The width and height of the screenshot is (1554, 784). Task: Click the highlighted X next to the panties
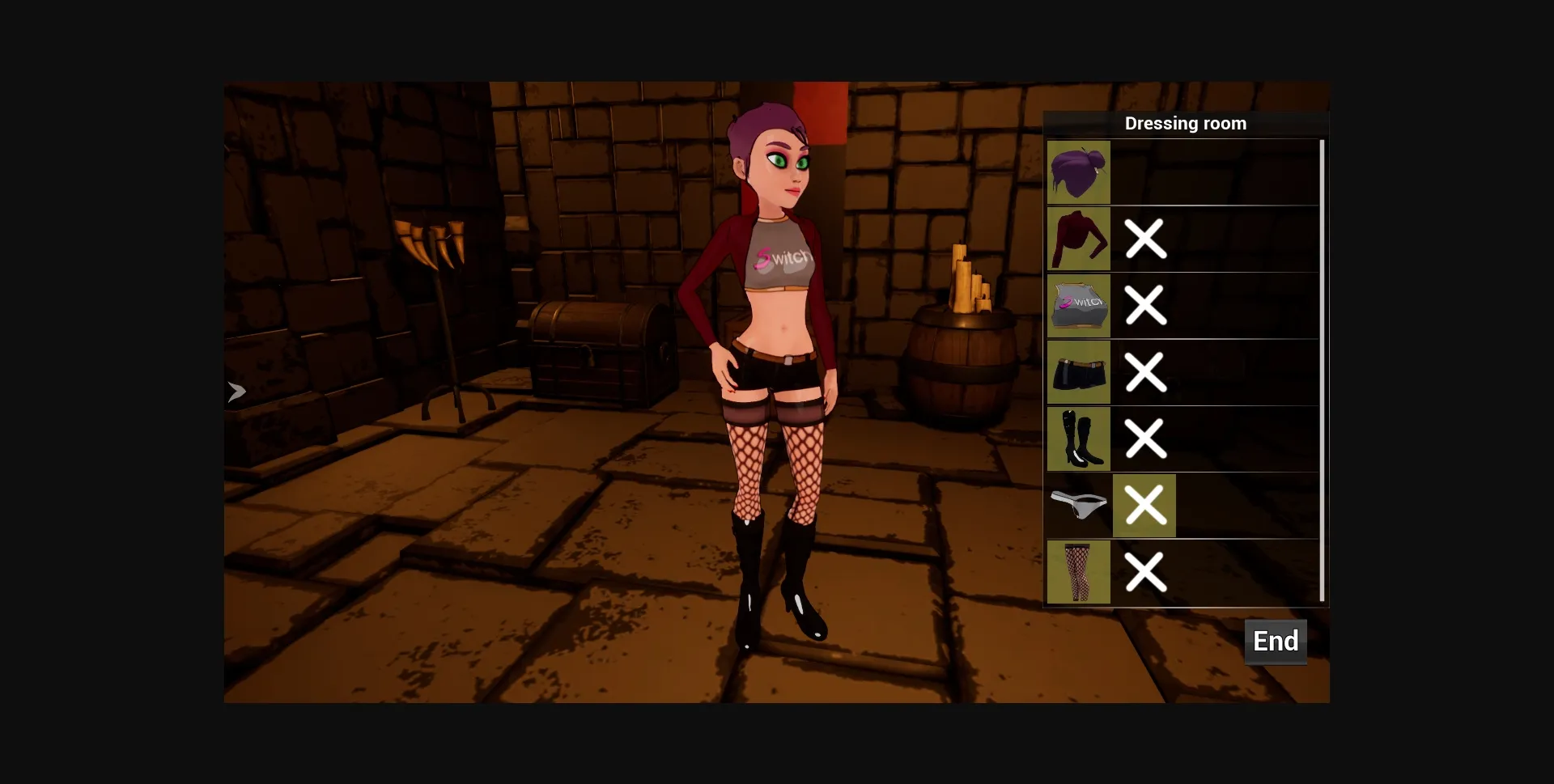click(x=1144, y=506)
